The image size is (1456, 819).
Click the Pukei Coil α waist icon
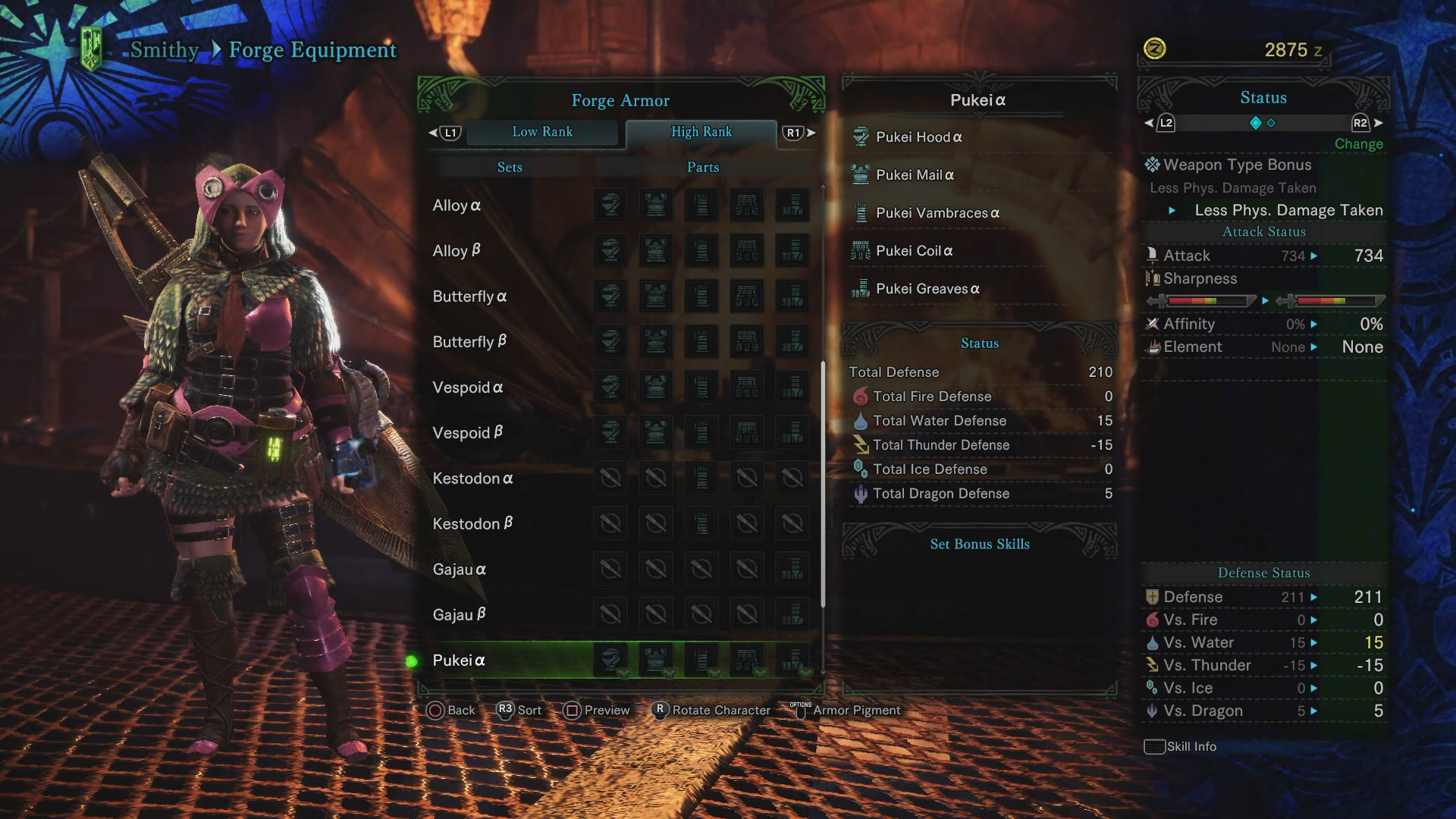pyautogui.click(x=861, y=250)
